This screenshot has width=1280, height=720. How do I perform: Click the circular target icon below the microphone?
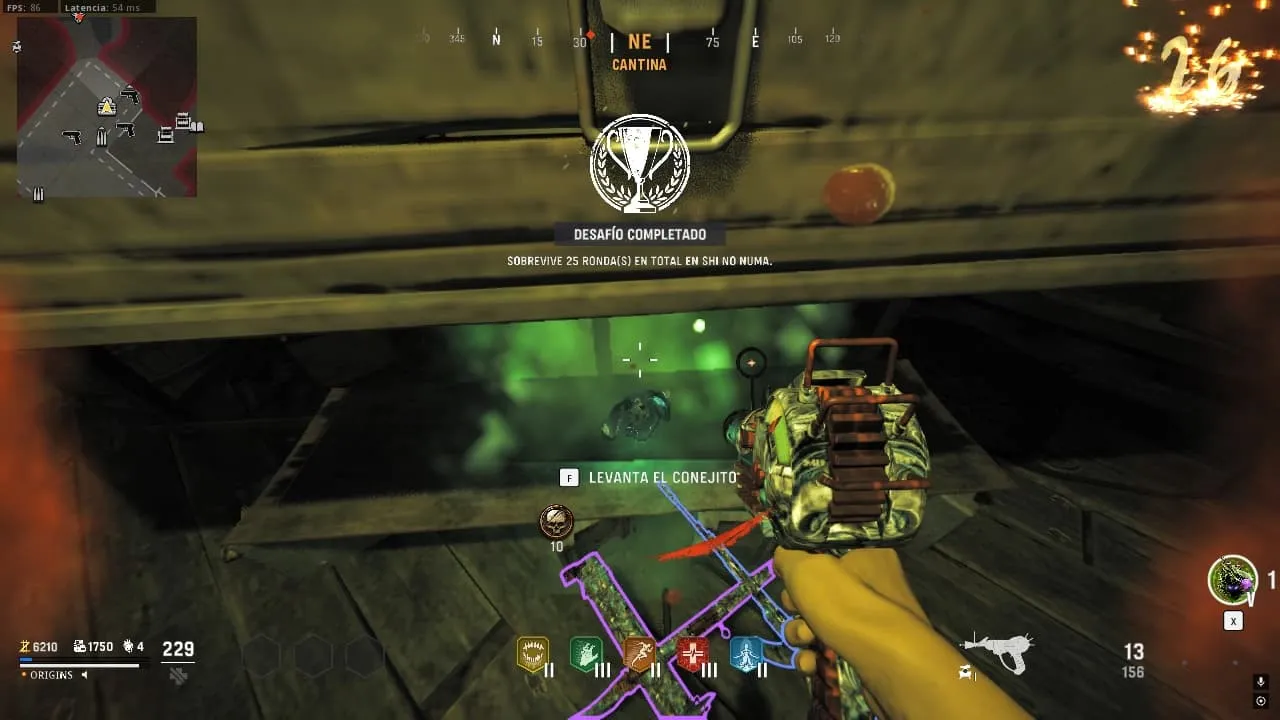pyautogui.click(x=1260, y=701)
